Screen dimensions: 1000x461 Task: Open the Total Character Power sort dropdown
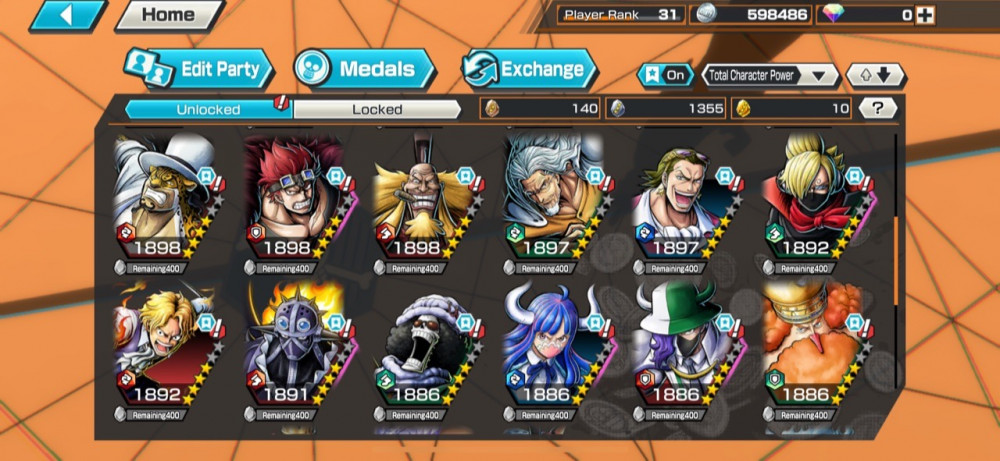pyautogui.click(x=770, y=75)
